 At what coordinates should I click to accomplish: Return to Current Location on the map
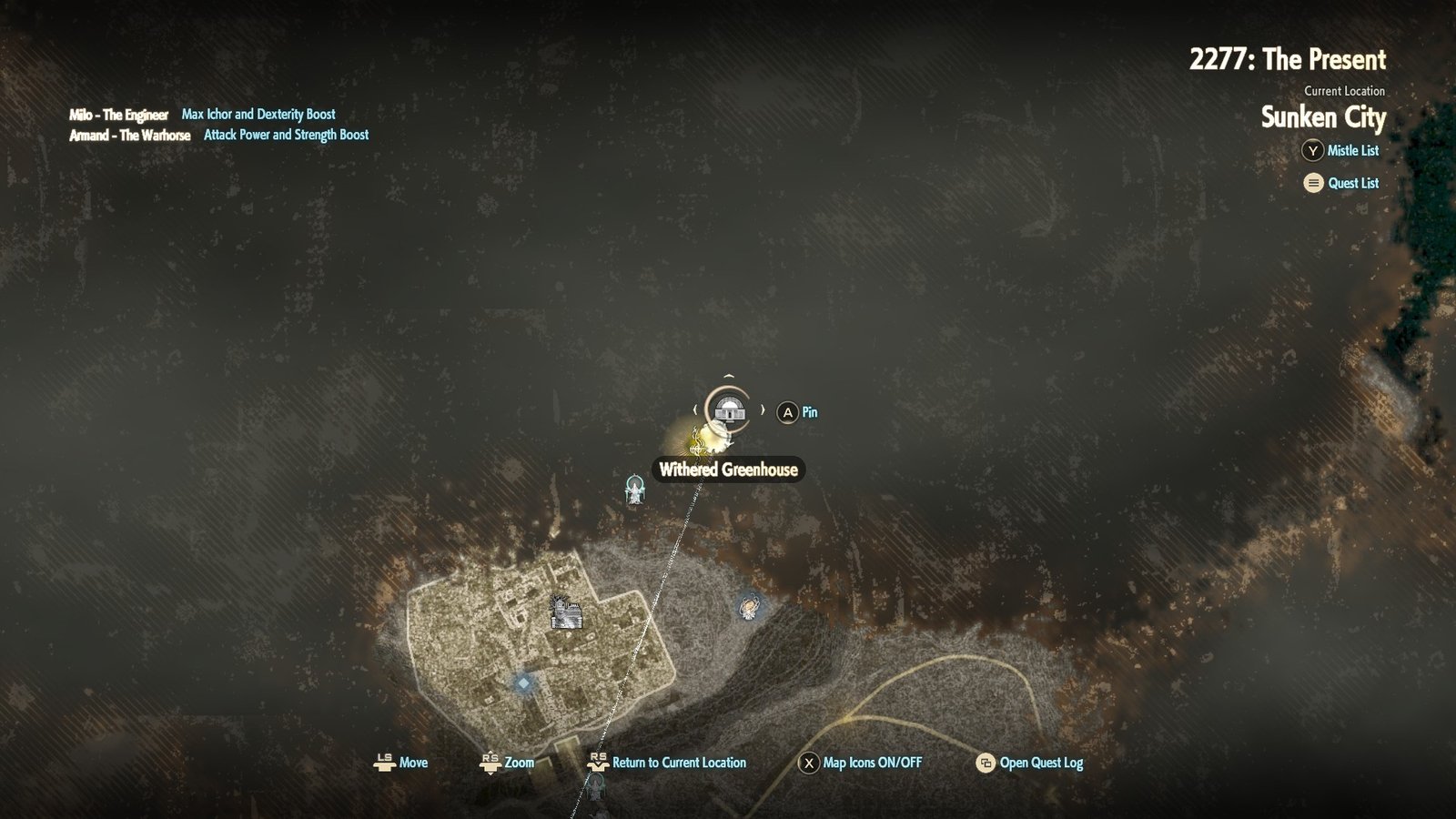point(668,763)
